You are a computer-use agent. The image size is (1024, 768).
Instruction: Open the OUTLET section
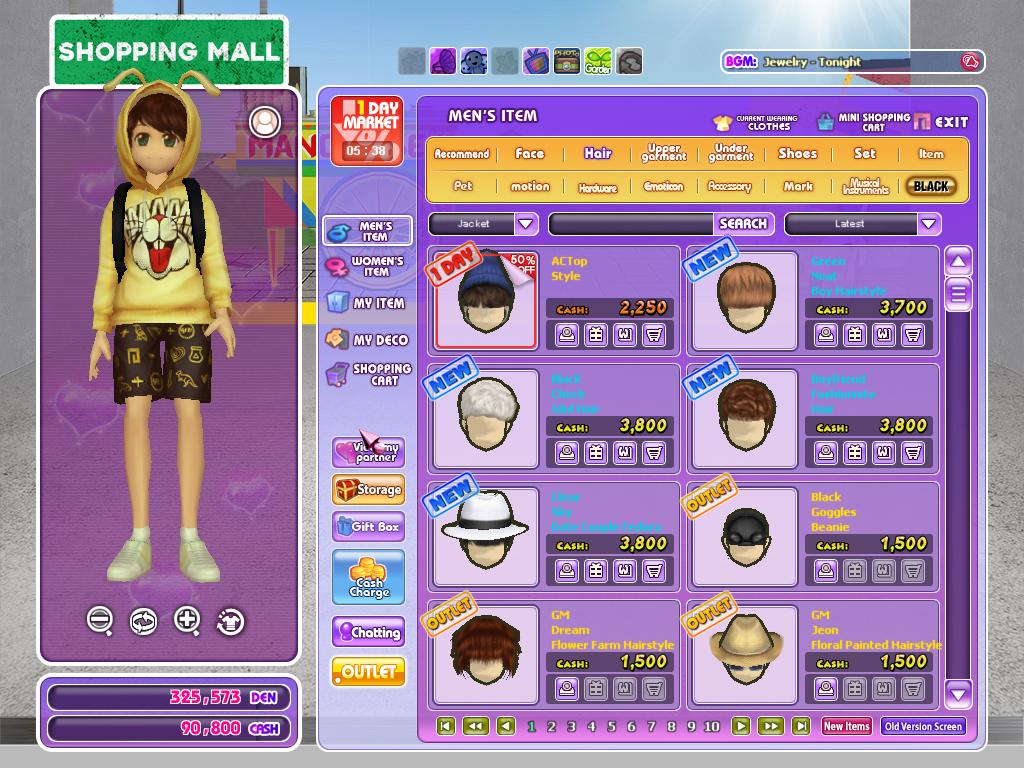coord(368,672)
